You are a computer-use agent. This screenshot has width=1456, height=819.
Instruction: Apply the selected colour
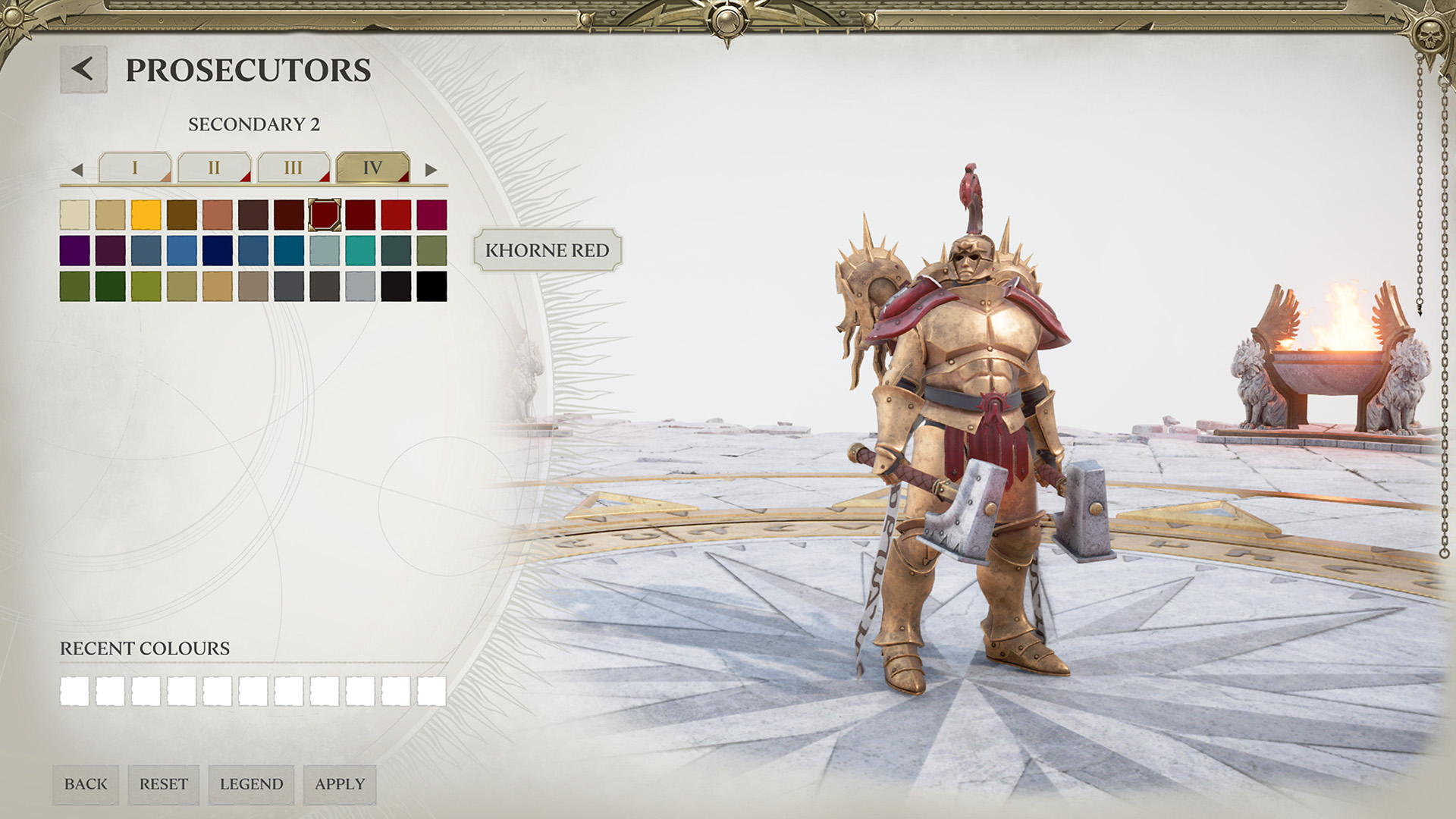pos(340,784)
